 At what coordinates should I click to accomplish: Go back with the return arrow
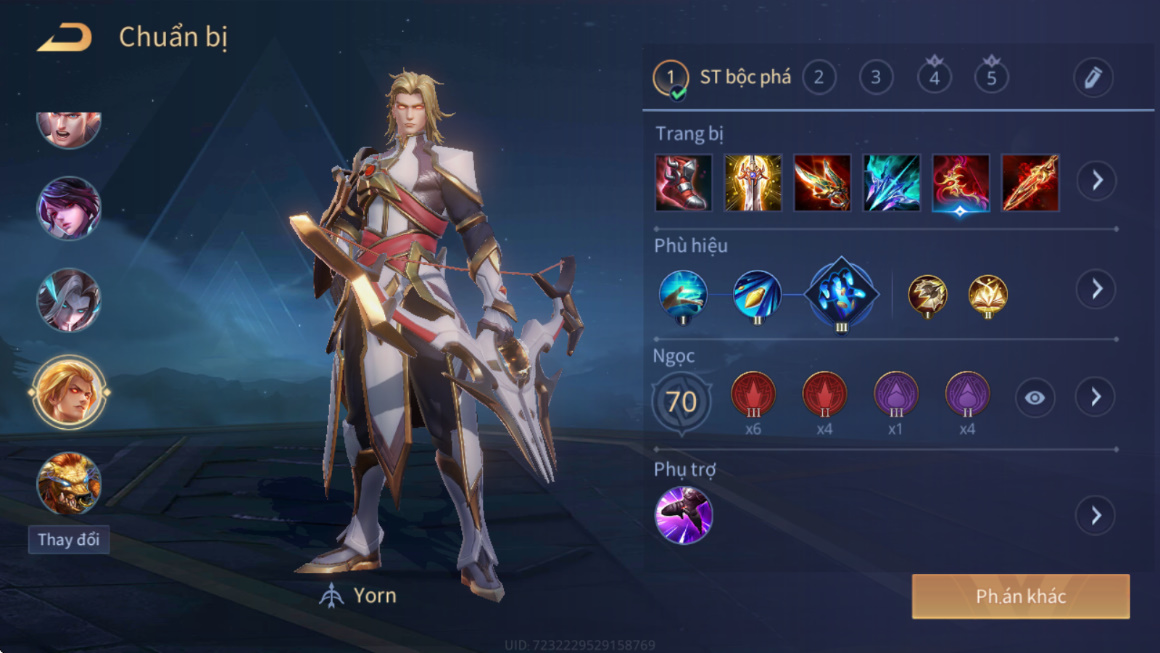point(64,38)
